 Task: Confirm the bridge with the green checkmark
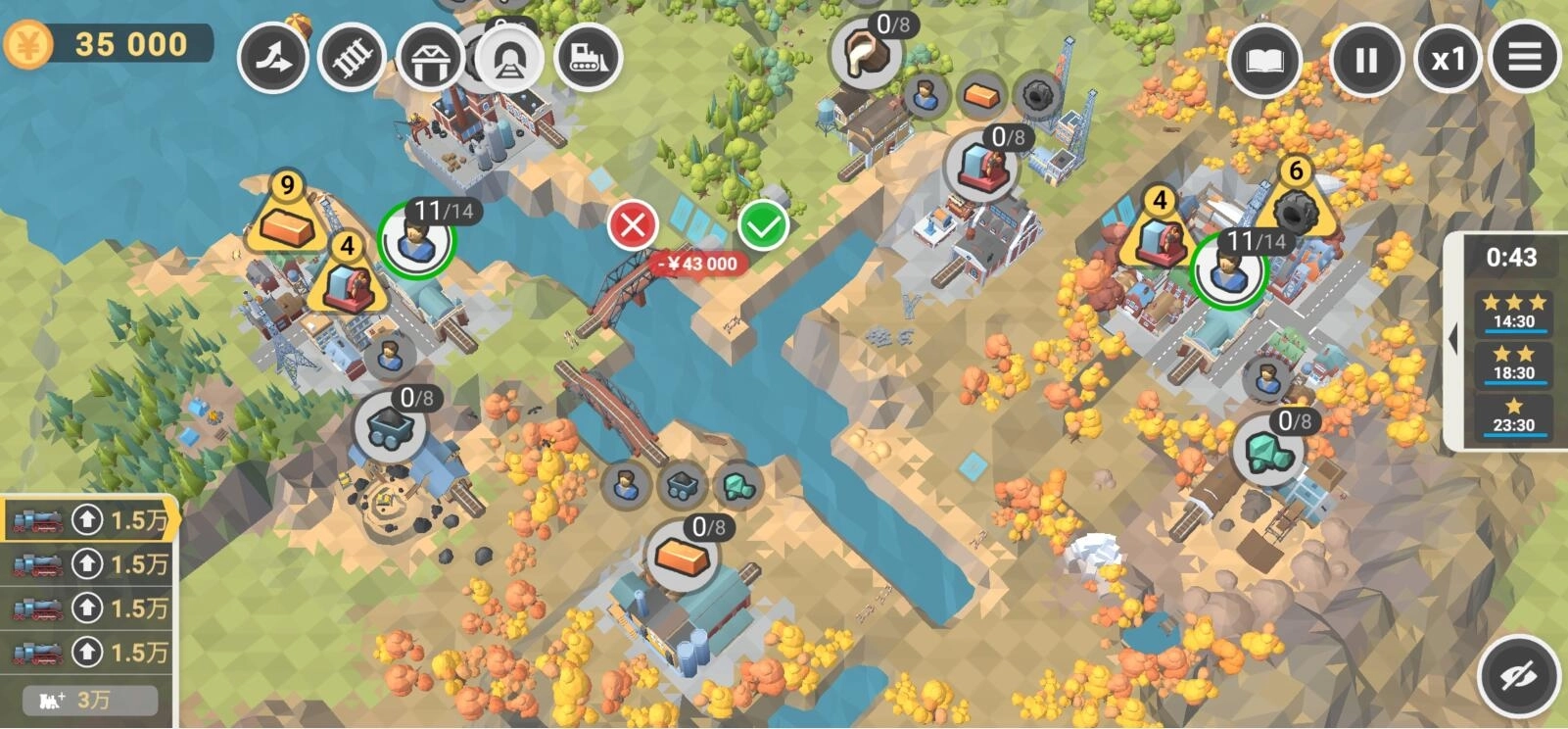click(764, 226)
